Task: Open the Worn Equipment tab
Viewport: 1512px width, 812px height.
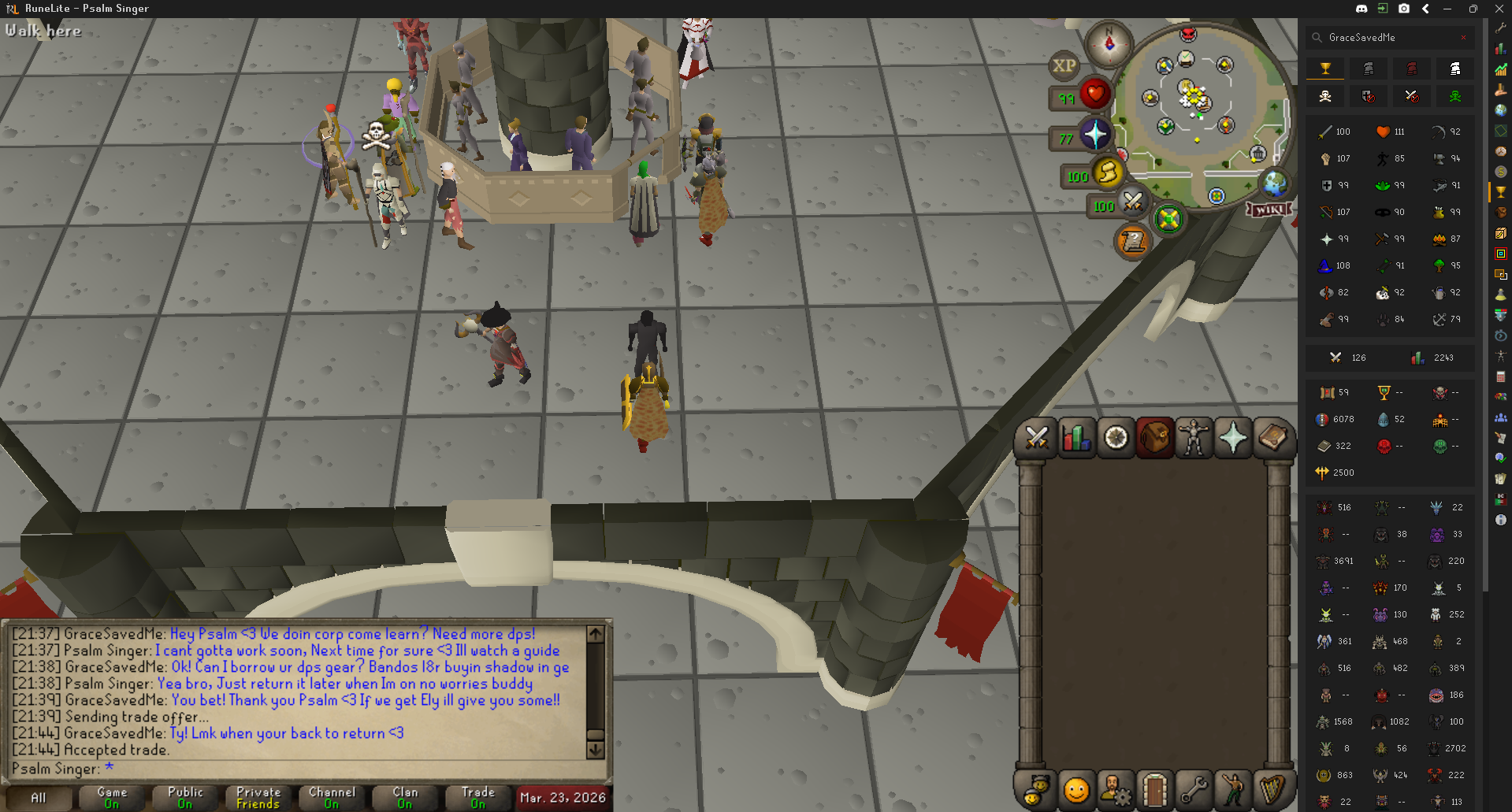Action: (1194, 439)
